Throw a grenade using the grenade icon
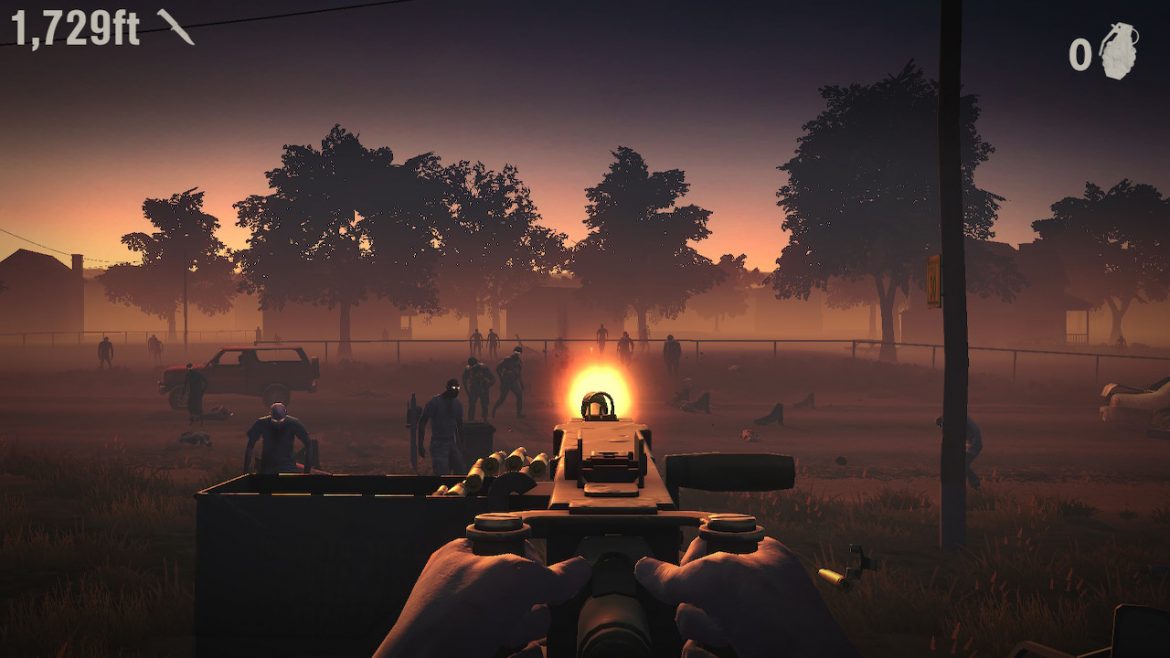The width and height of the screenshot is (1170, 658). click(x=1119, y=50)
